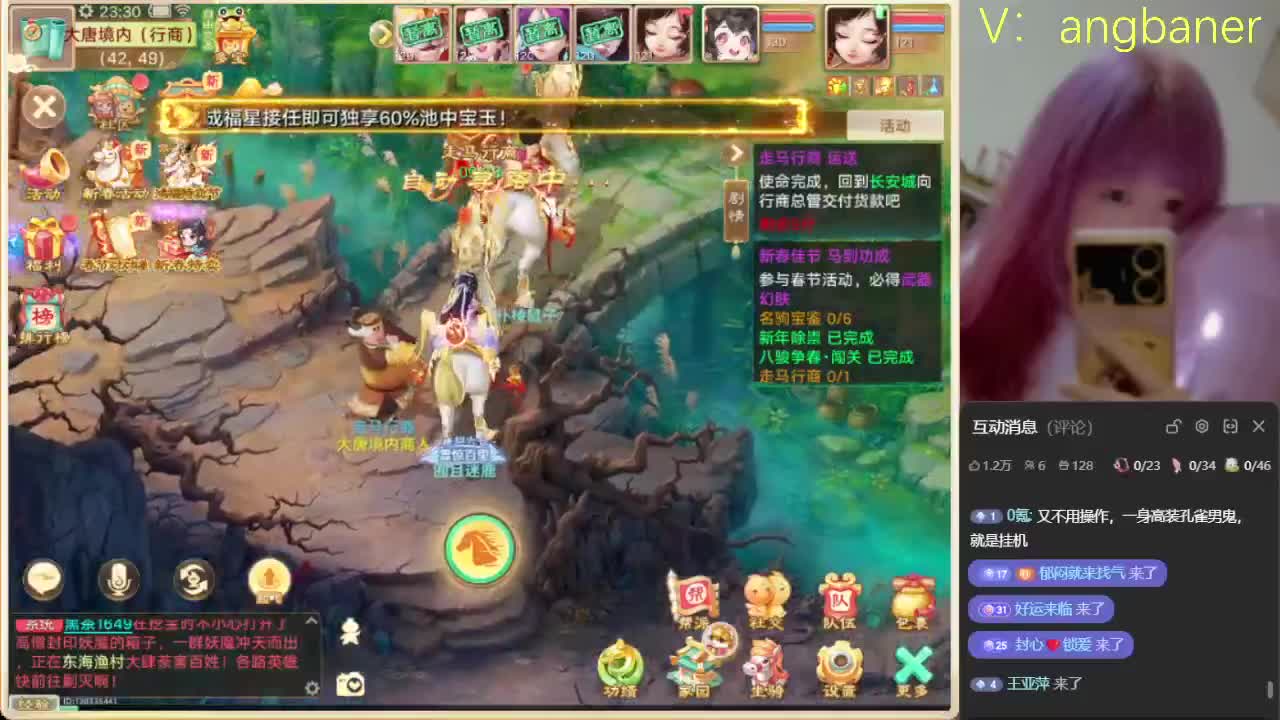Toggle the golden horse auto-path button
1280x720 pixels.
[479, 548]
